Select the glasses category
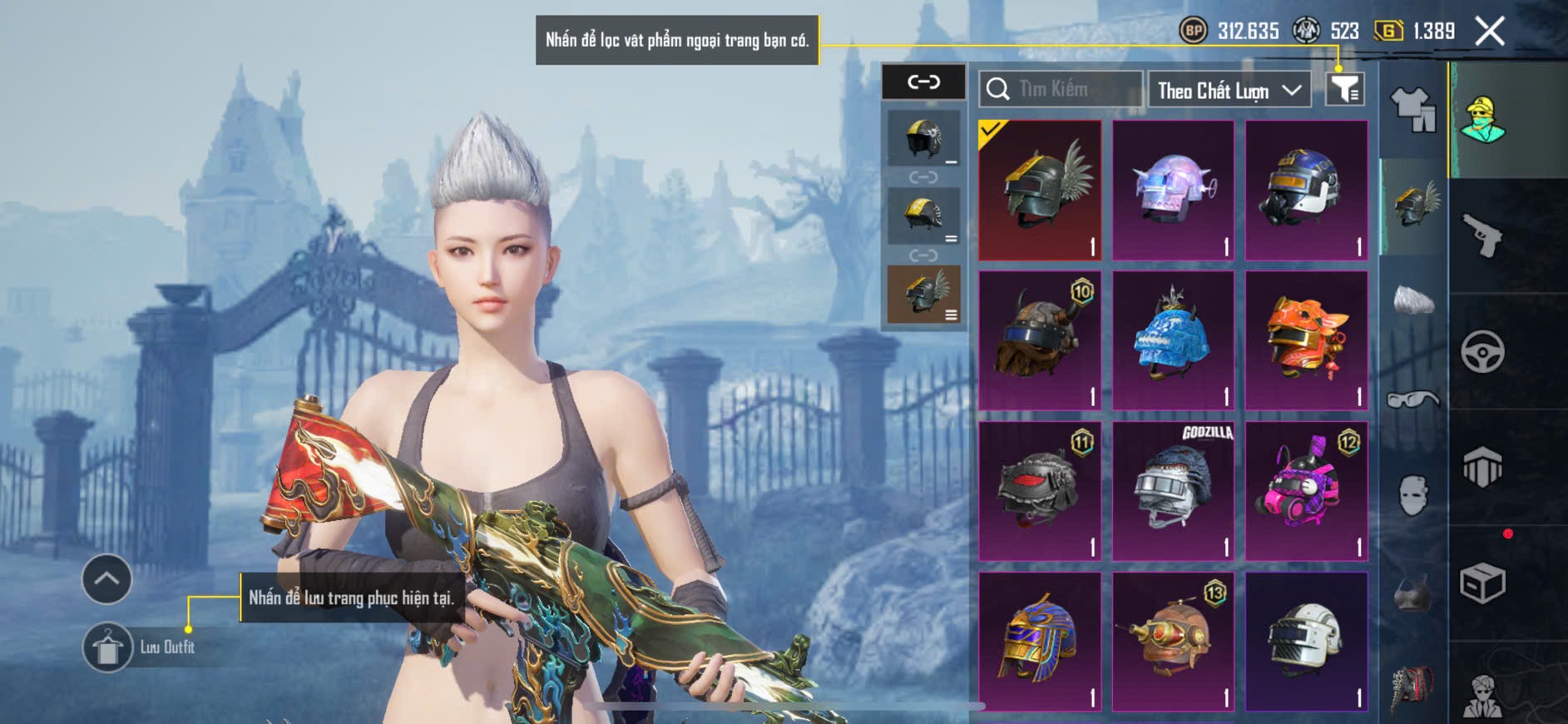The image size is (1568, 724). (1412, 400)
